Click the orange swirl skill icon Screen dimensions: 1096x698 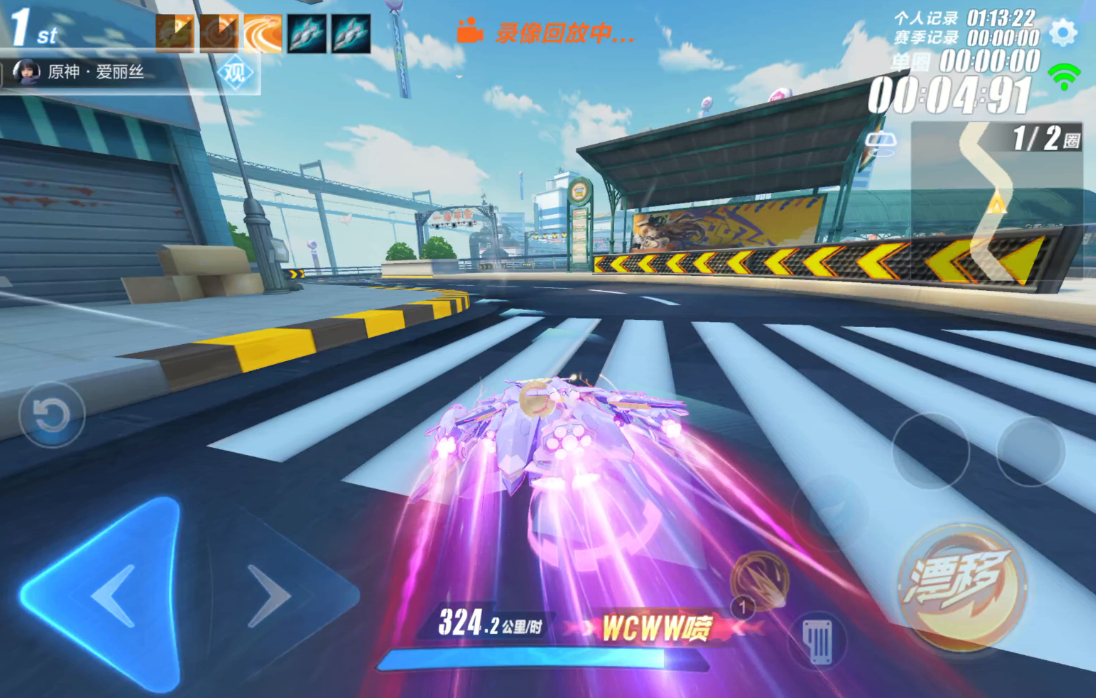[x=262, y=33]
